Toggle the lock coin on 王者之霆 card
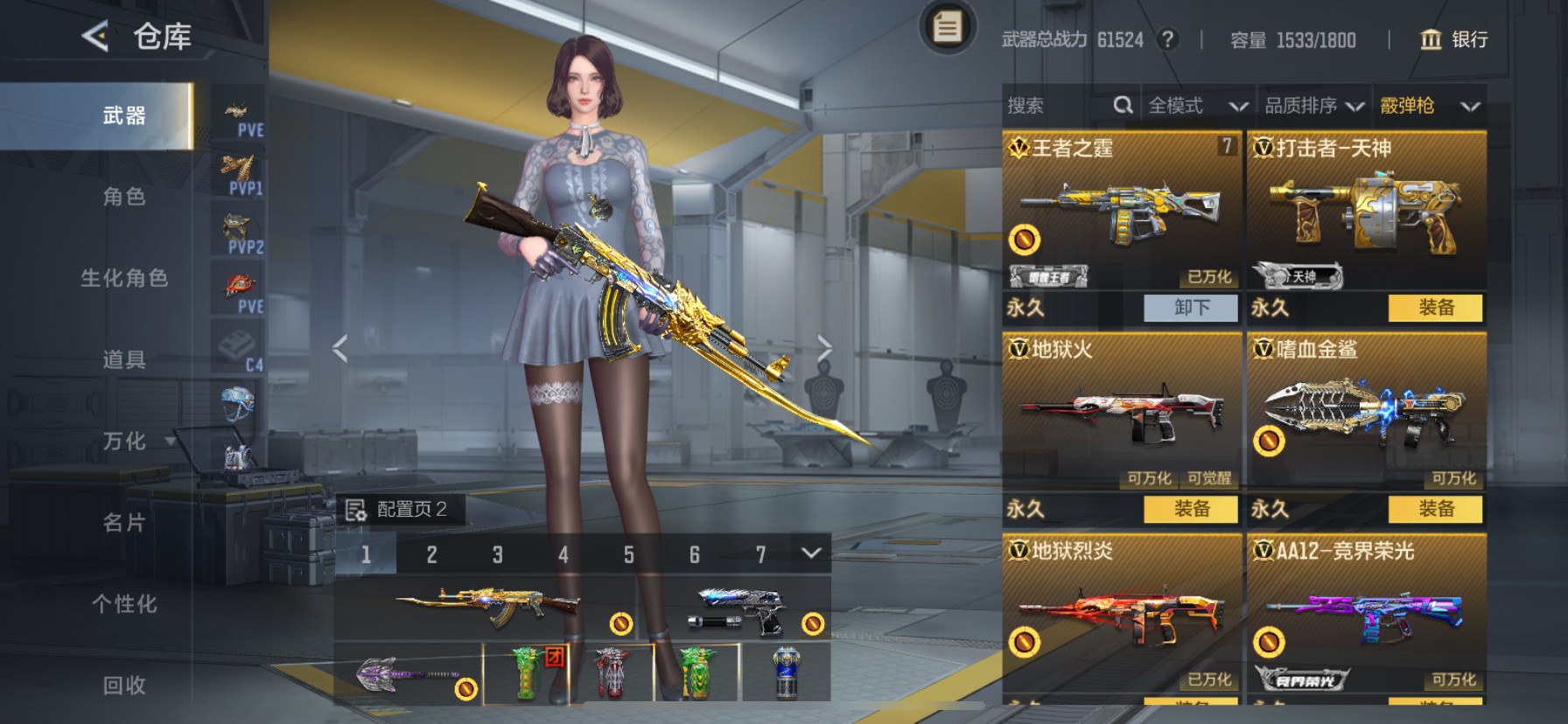The width and height of the screenshot is (1568, 724). pos(1025,241)
